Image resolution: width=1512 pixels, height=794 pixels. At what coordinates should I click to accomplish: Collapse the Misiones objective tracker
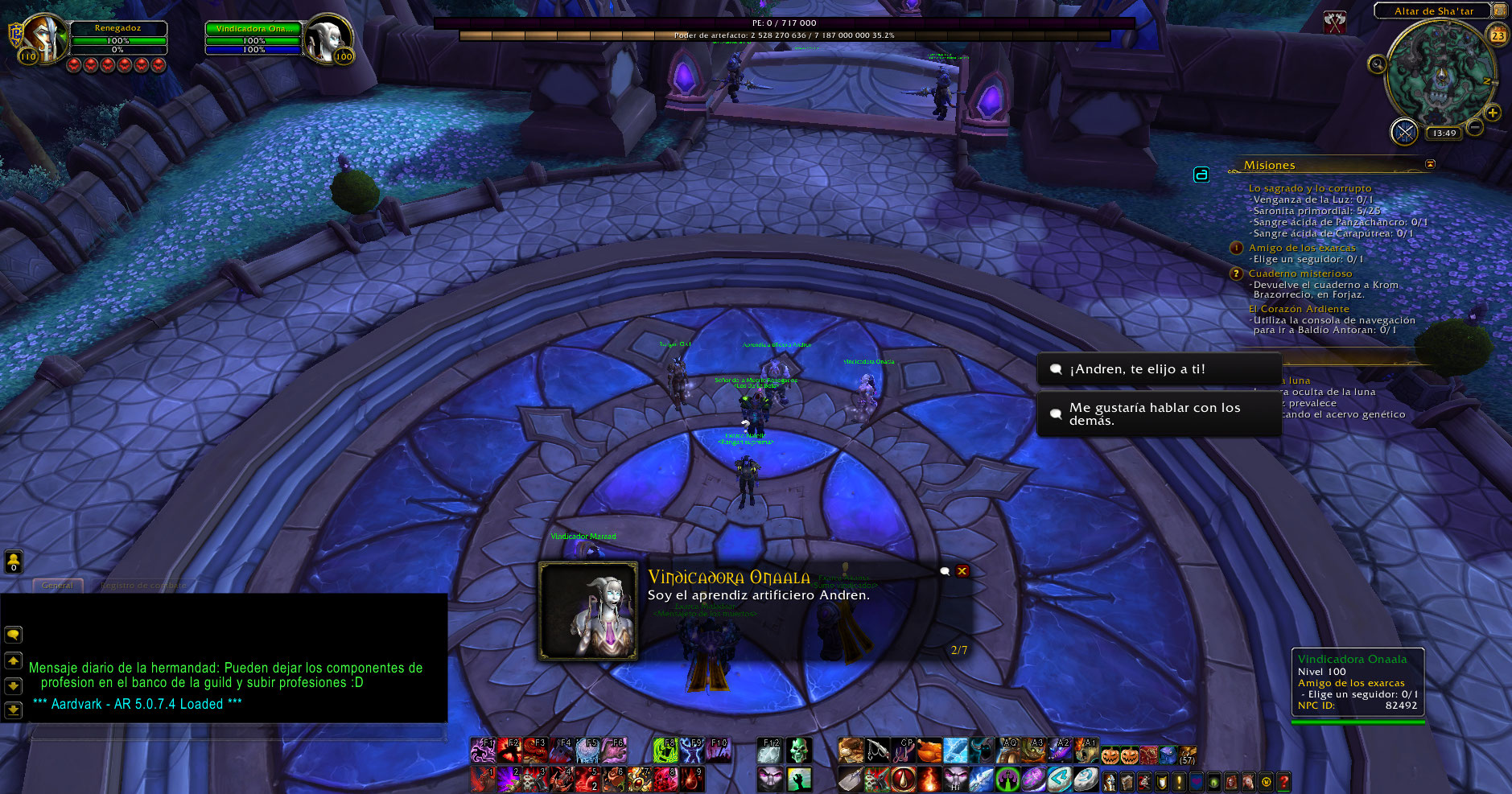pyautogui.click(x=1430, y=164)
